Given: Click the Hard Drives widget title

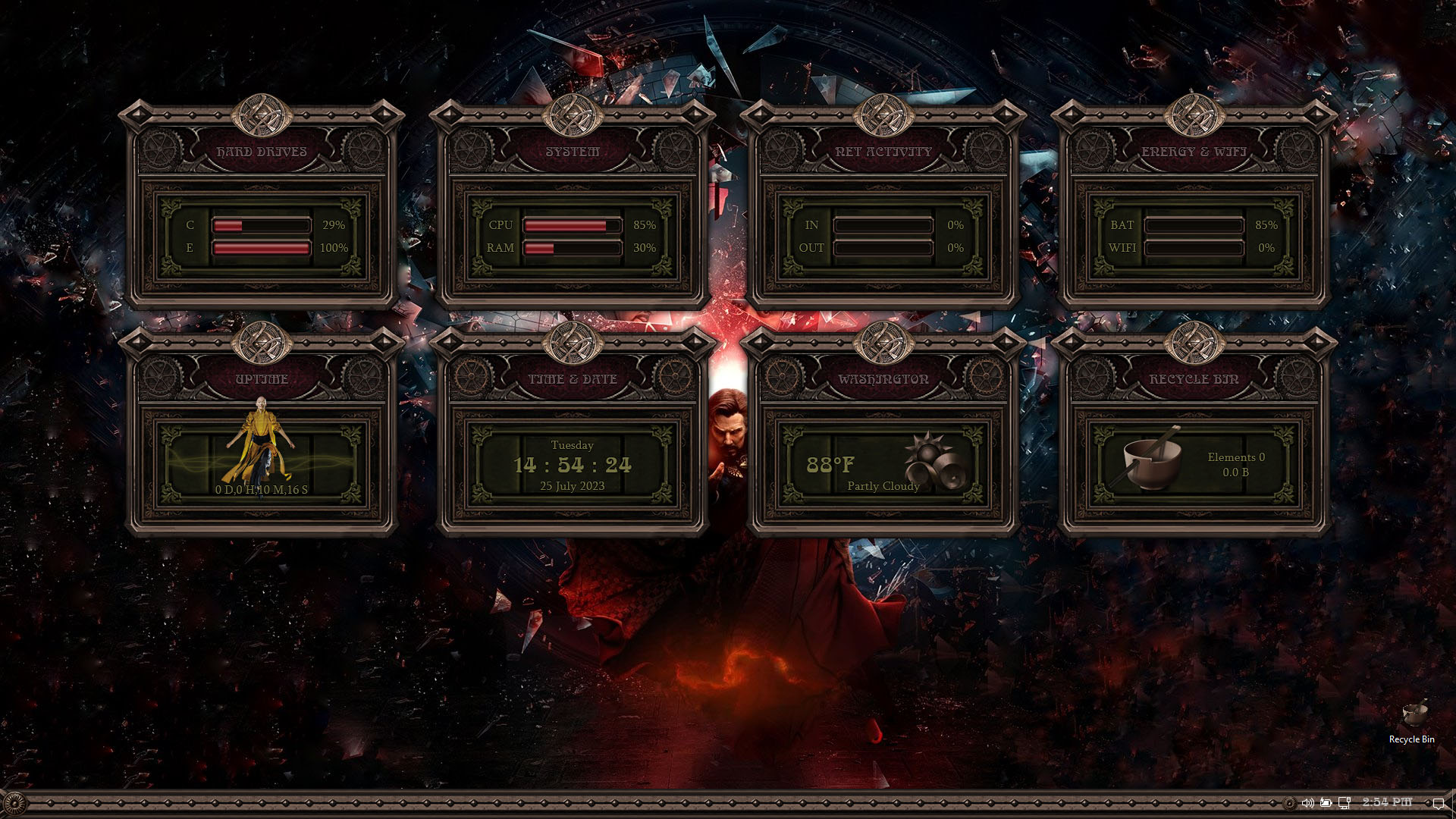Looking at the screenshot, I should pos(262,152).
